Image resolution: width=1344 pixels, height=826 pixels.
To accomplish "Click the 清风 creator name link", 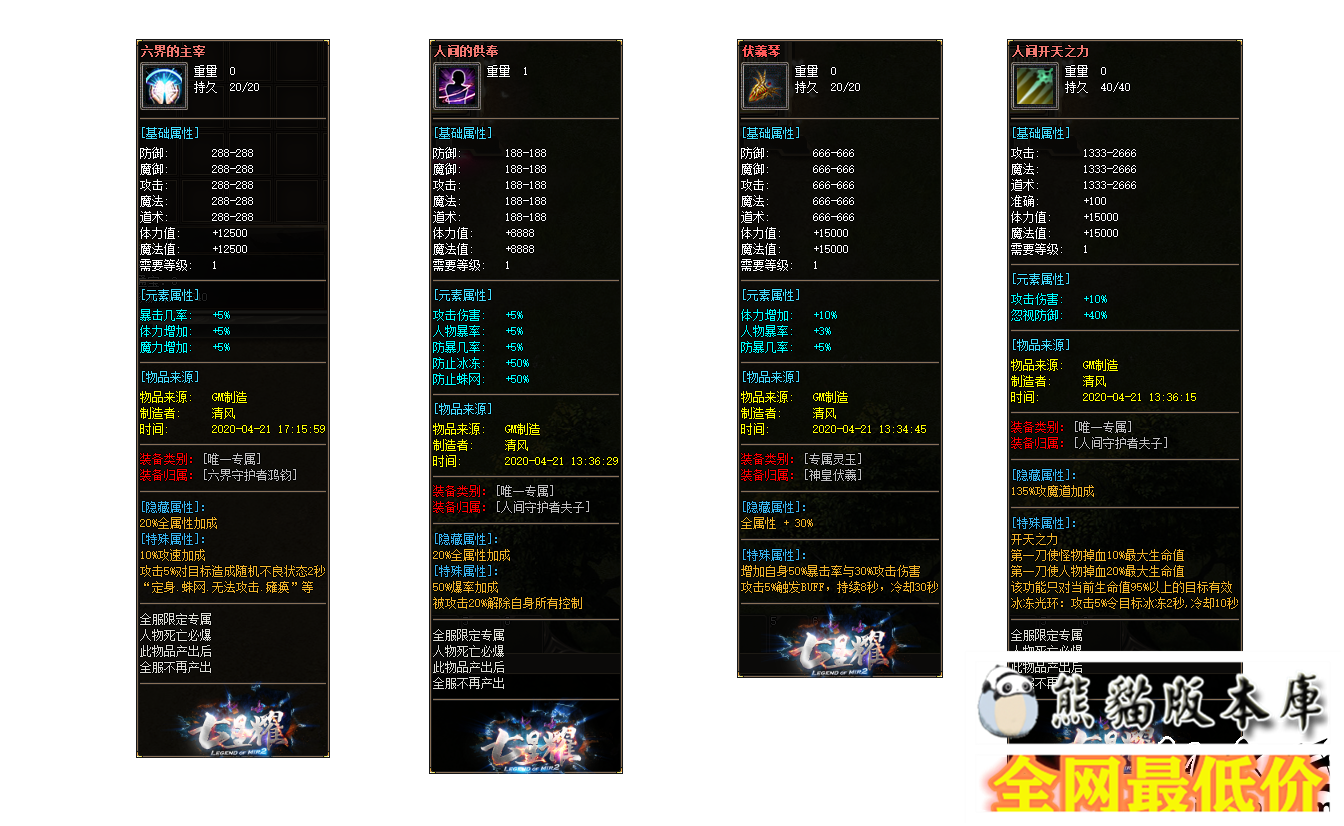I will point(221,413).
